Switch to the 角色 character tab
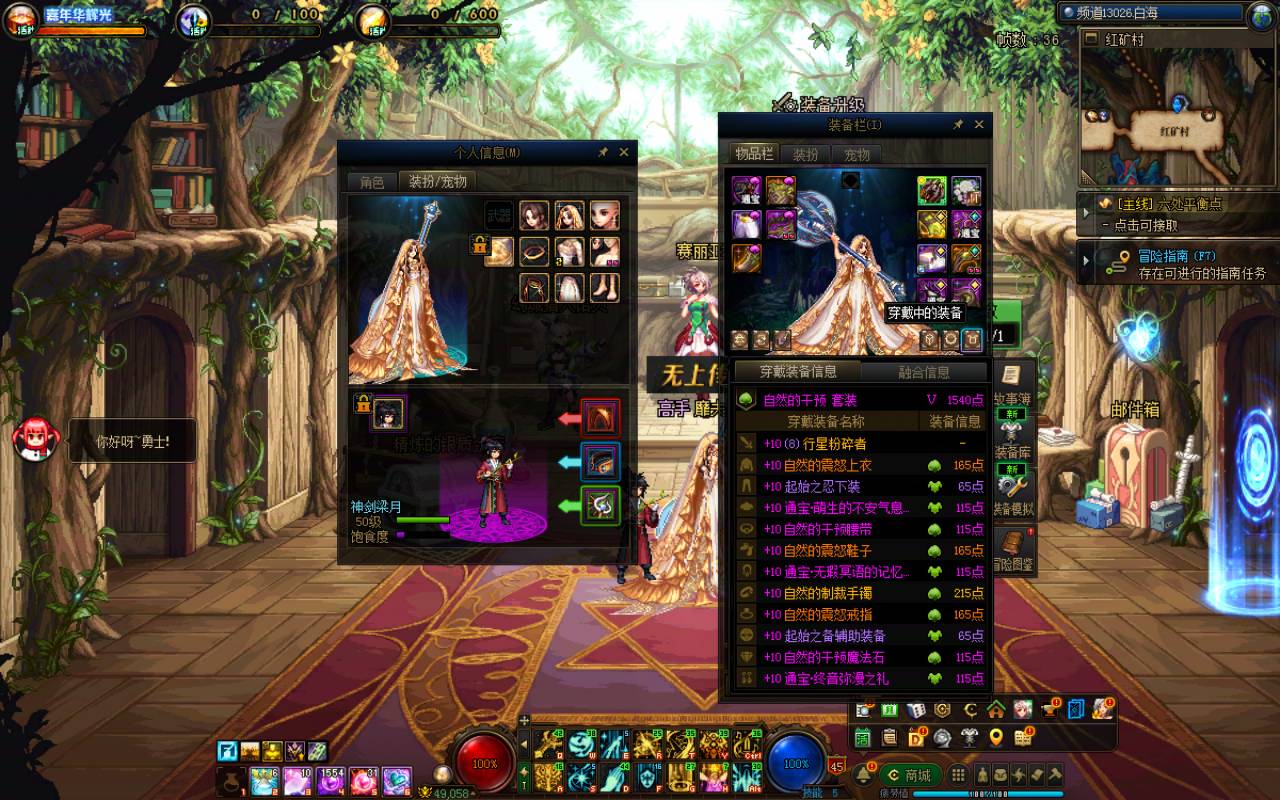This screenshot has height=800, width=1280. click(372, 182)
